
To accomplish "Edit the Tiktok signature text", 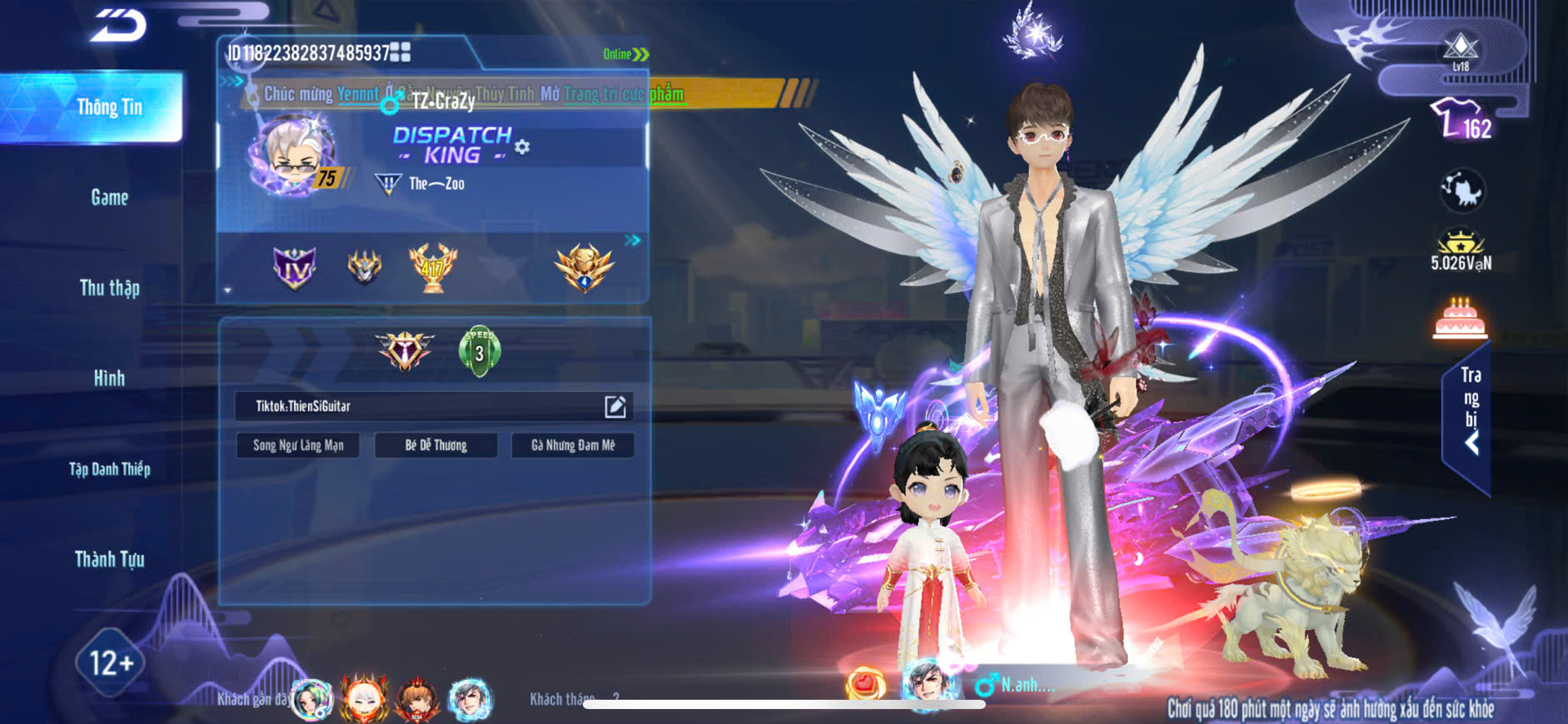I will (x=615, y=406).
